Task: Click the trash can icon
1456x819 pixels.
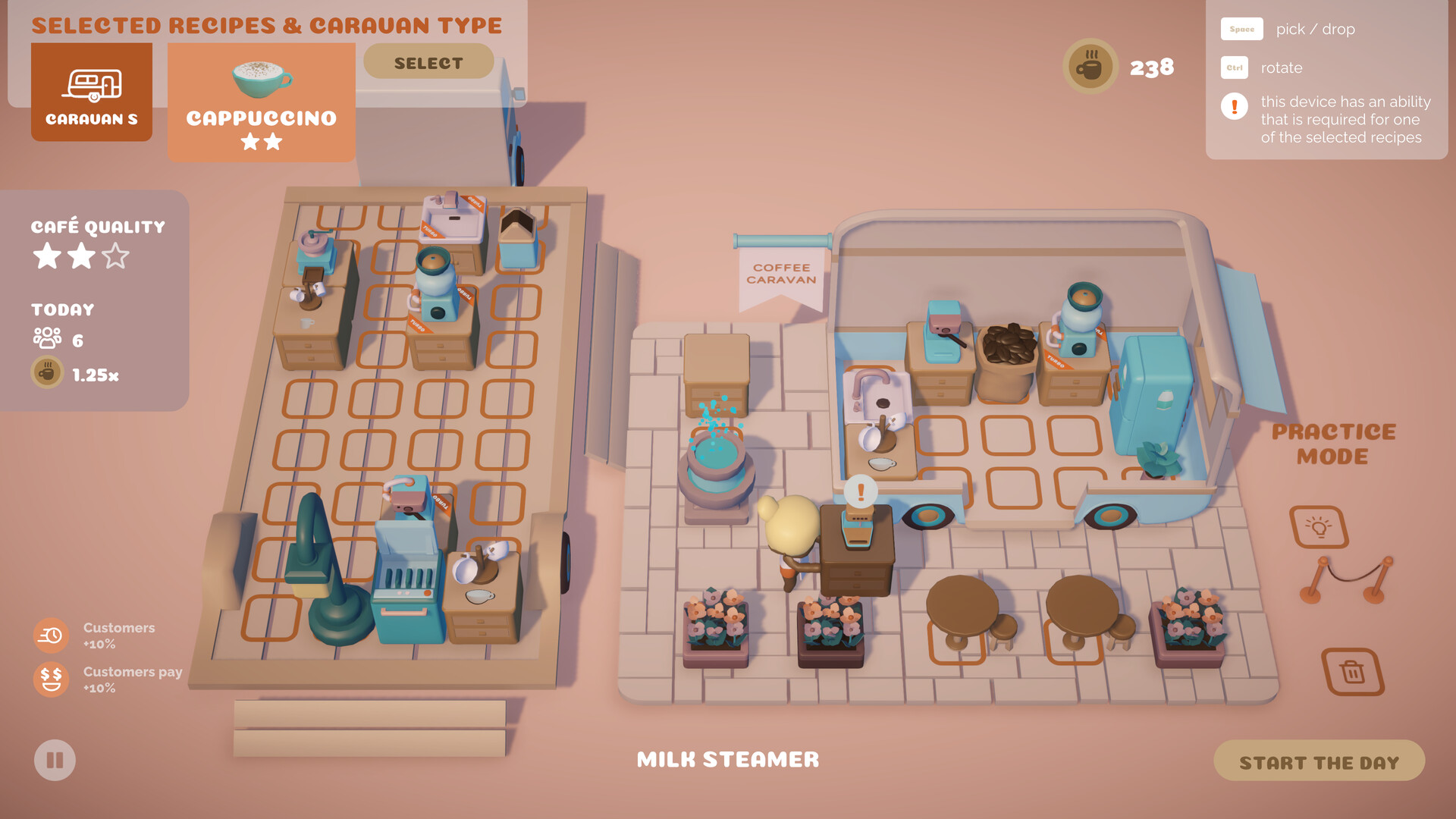Action: point(1351,673)
